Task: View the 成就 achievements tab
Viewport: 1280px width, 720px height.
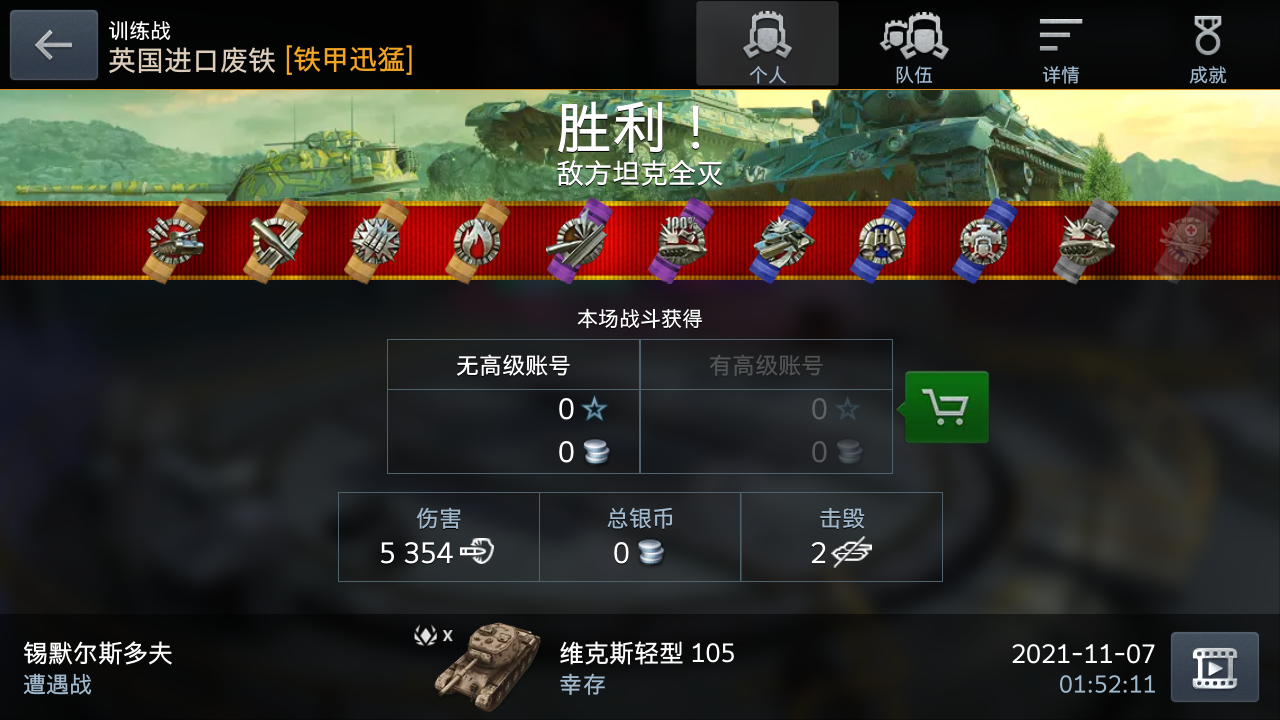Action: [1208, 44]
